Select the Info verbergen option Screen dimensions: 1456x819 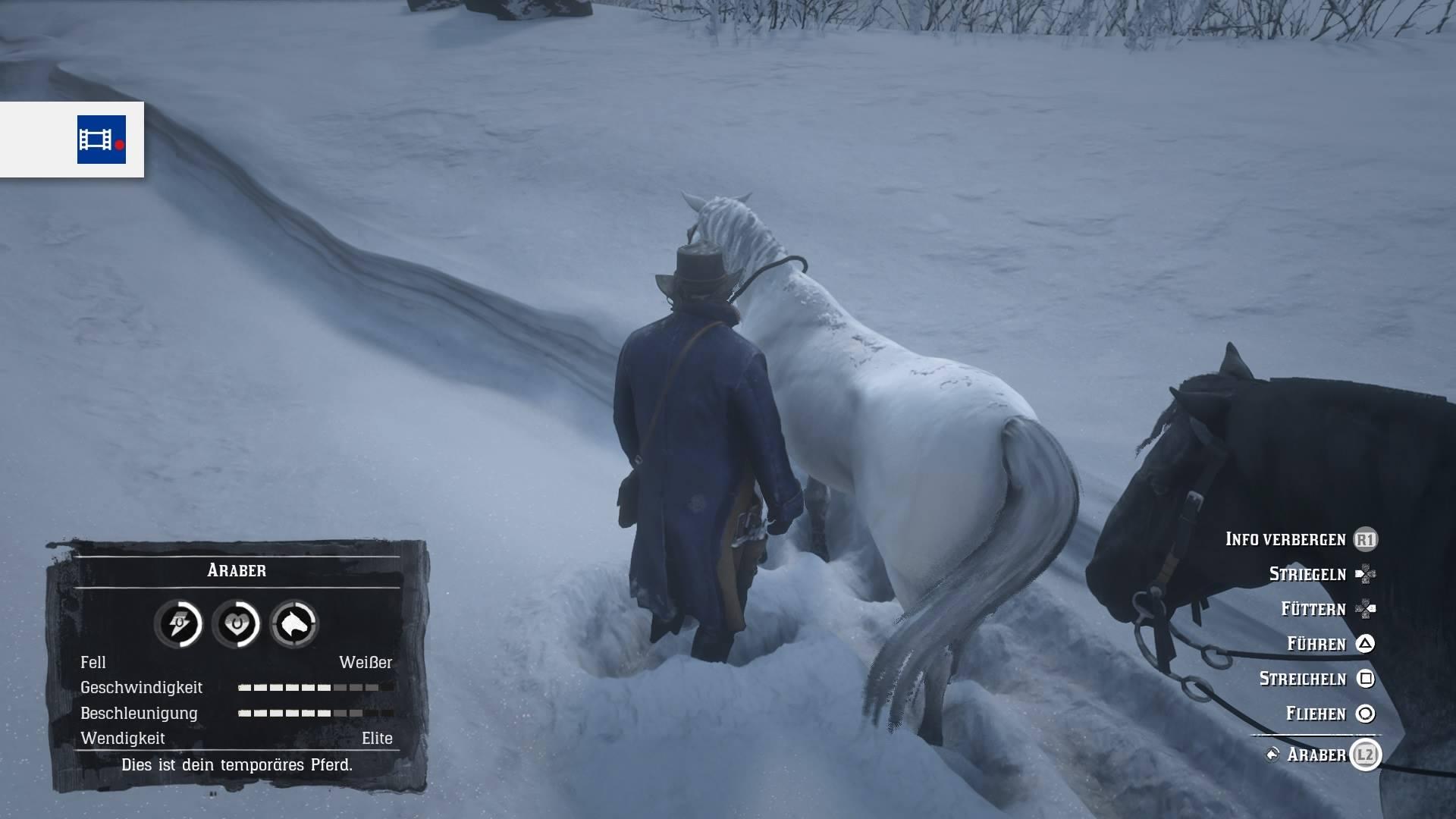tap(1285, 539)
